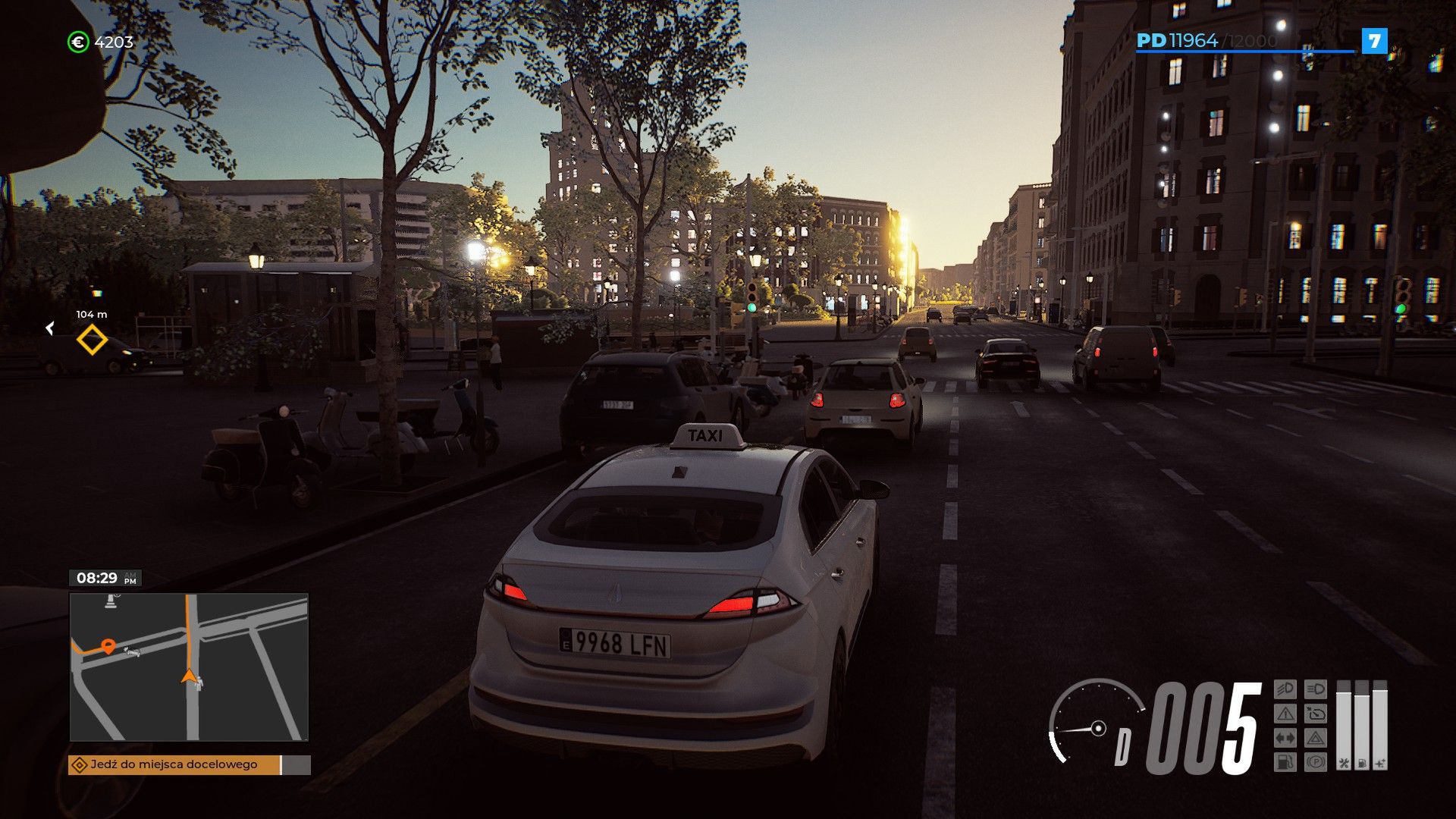Enable the hazard lights indicator
Viewport: 1456px width, 819px height.
[1316, 737]
